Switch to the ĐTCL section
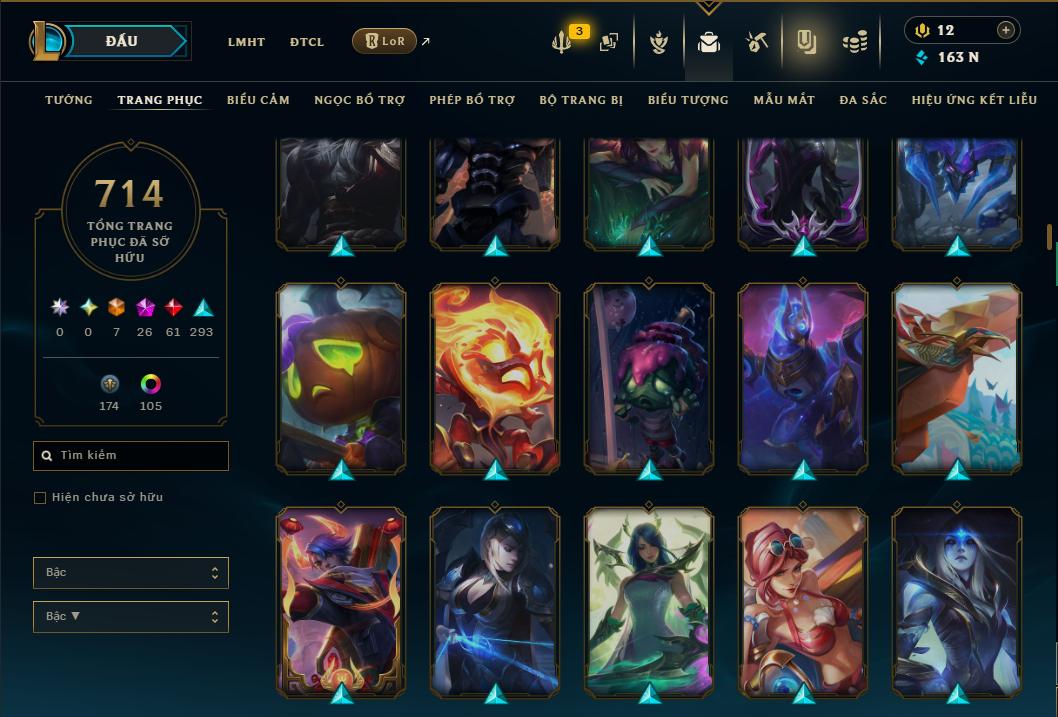The height and width of the screenshot is (717, 1058). pyautogui.click(x=307, y=42)
